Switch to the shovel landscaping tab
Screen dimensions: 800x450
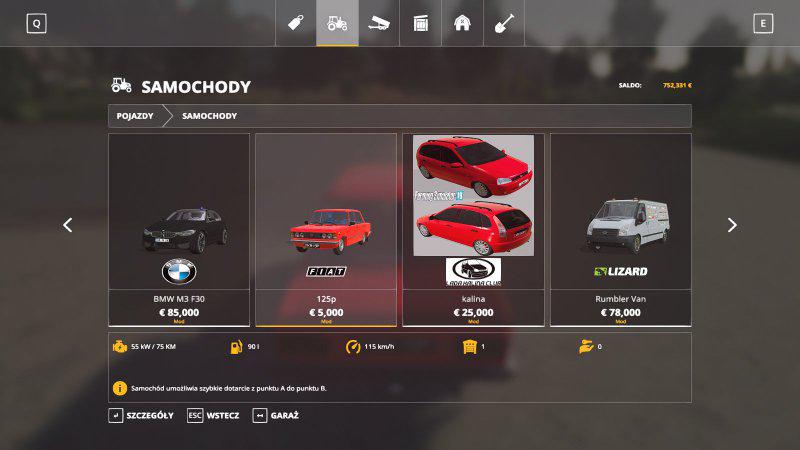pyautogui.click(x=504, y=22)
